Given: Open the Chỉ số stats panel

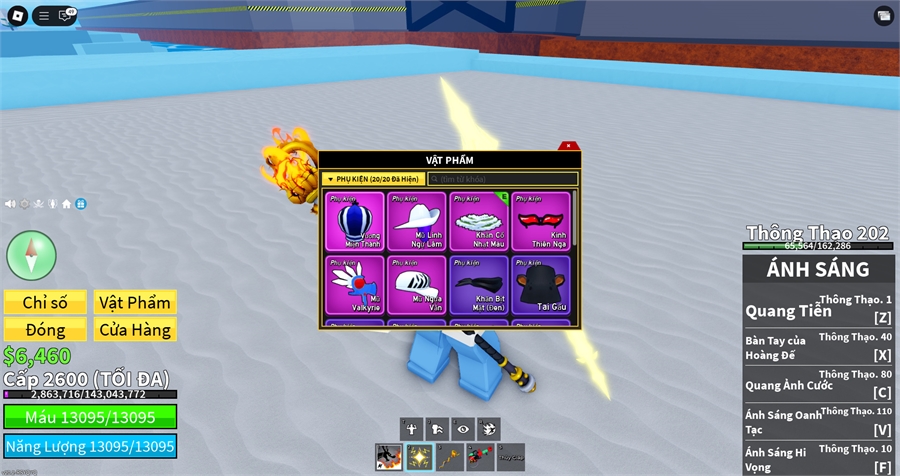Looking at the screenshot, I should click(x=44, y=302).
